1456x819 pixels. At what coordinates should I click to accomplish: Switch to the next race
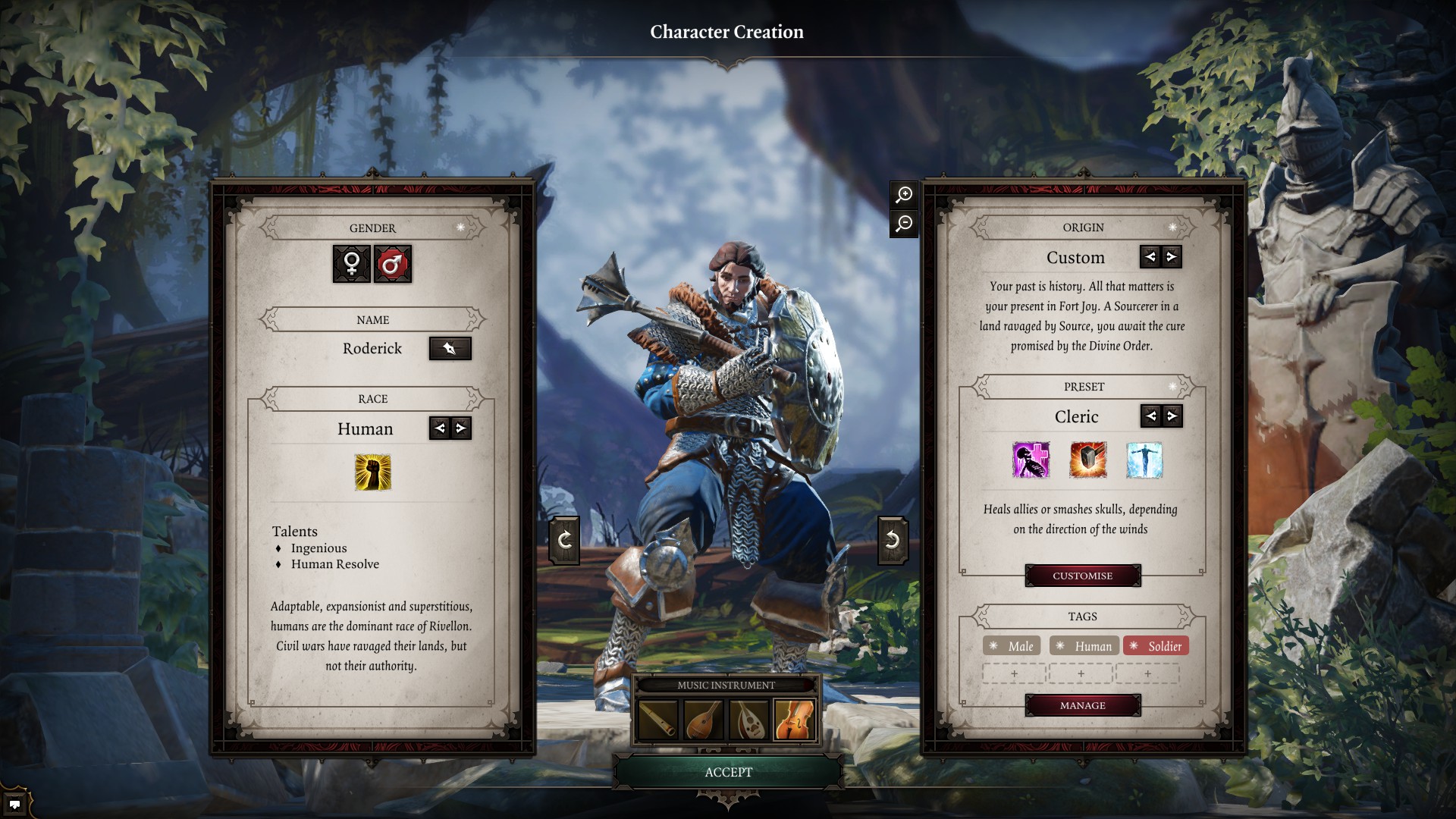[460, 428]
